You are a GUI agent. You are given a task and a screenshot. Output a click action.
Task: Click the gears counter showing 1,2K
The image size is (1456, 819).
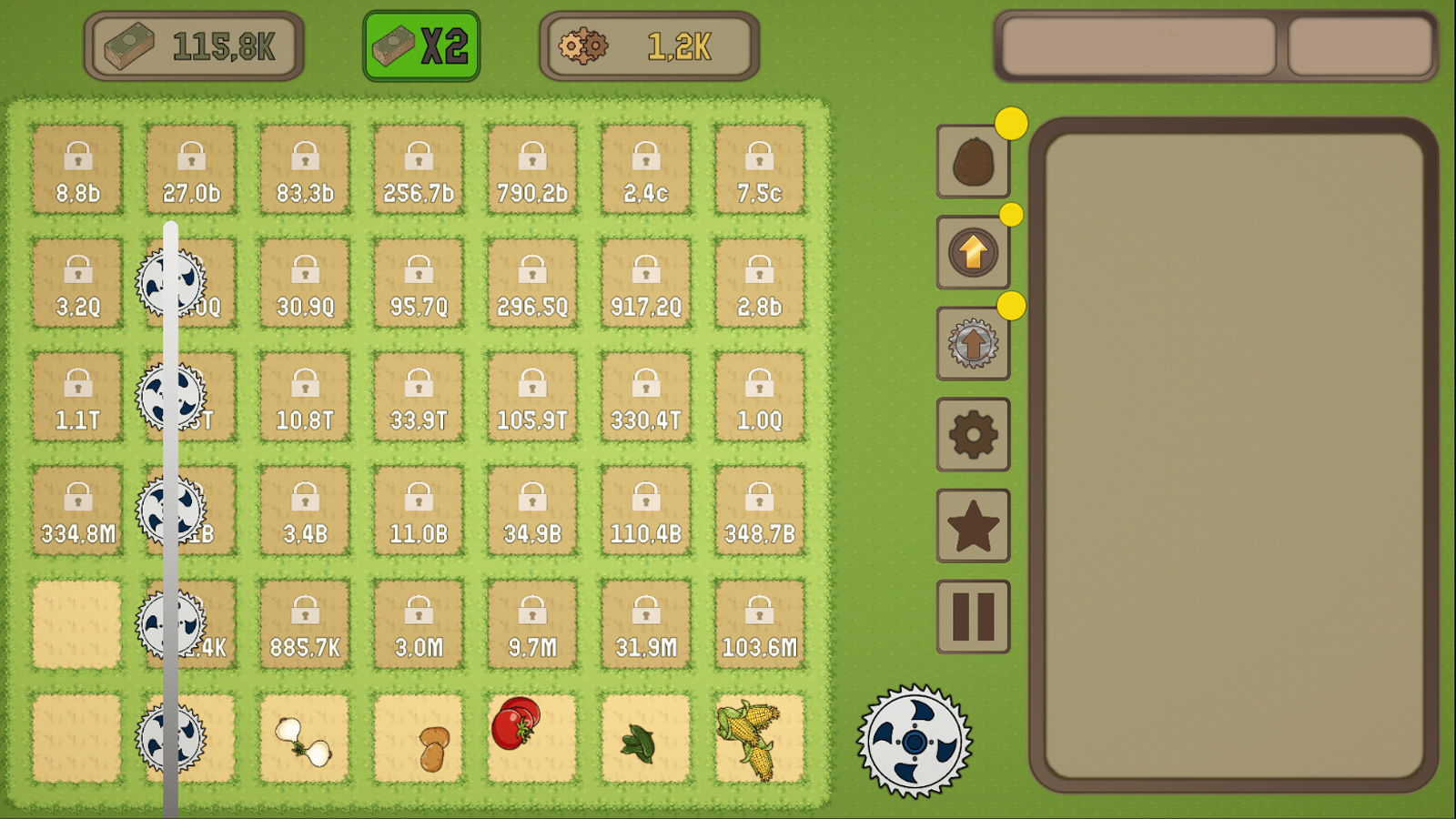click(x=647, y=44)
